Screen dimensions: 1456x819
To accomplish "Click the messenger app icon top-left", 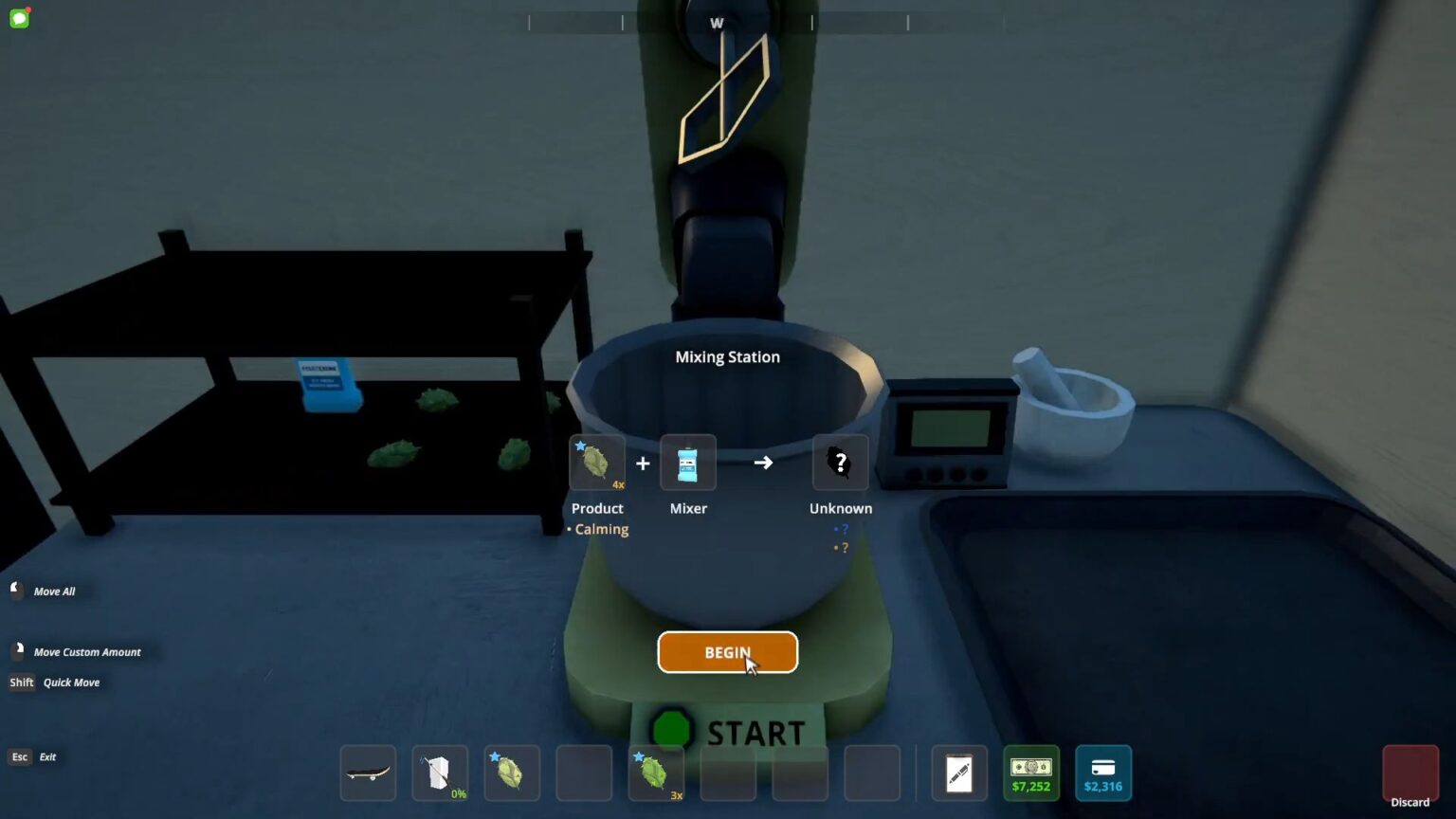I will [x=18, y=18].
